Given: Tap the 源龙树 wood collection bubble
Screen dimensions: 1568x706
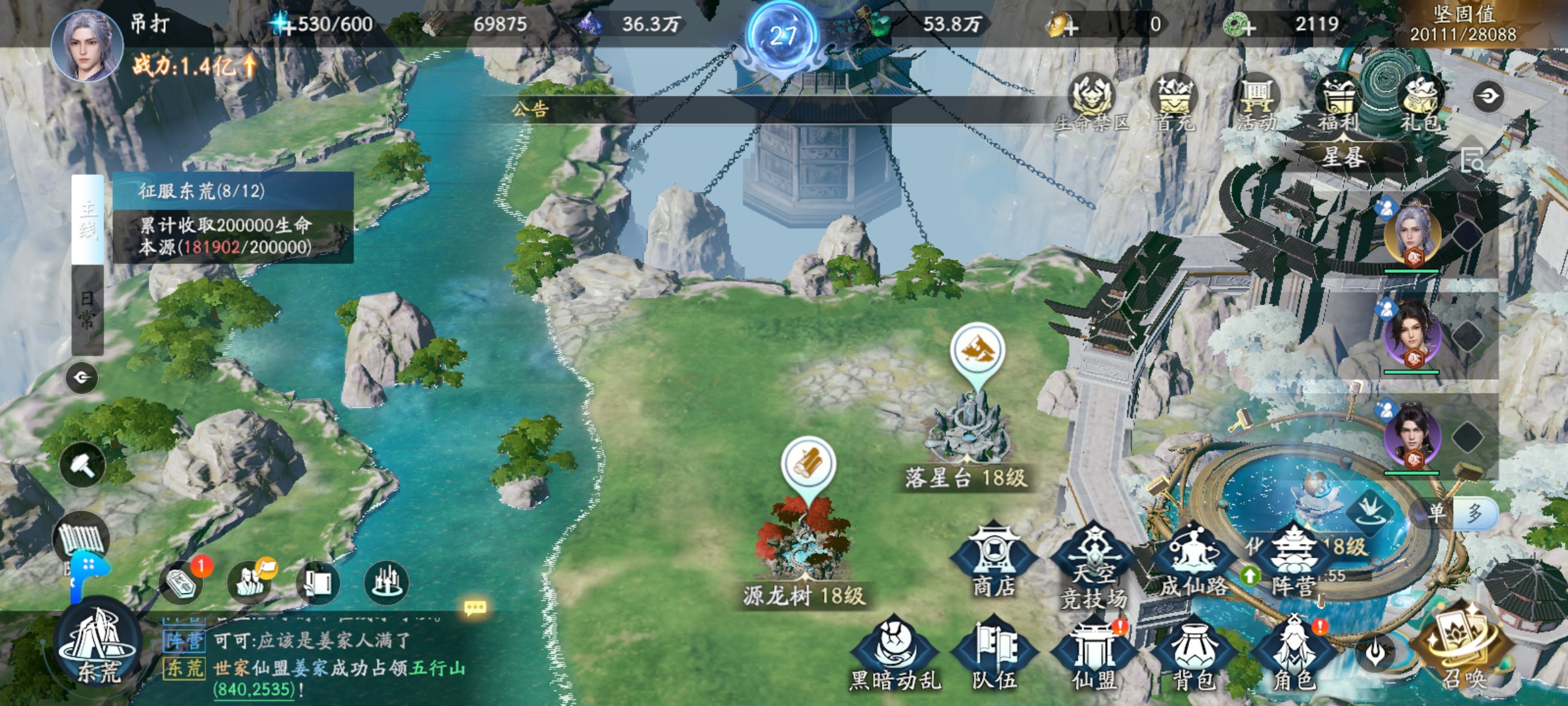Looking at the screenshot, I should pyautogui.click(x=809, y=464).
